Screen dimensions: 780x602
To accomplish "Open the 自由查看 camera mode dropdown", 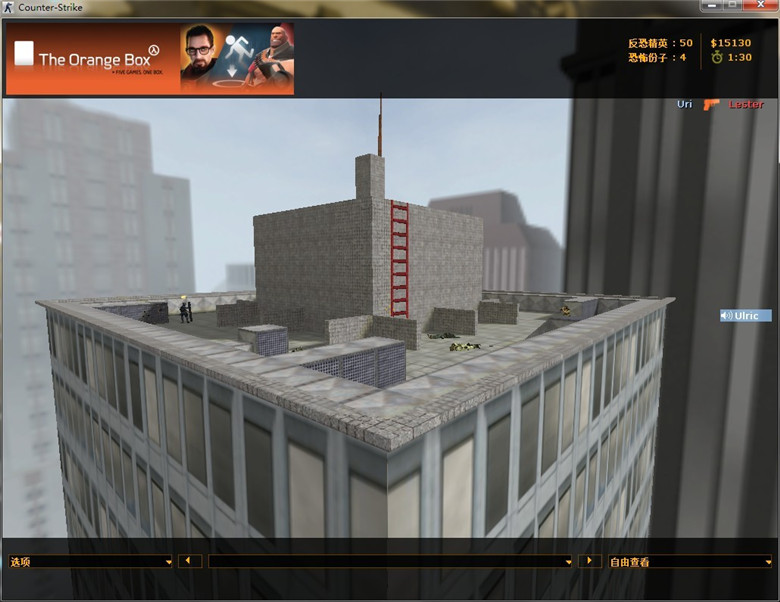I will tap(690, 562).
